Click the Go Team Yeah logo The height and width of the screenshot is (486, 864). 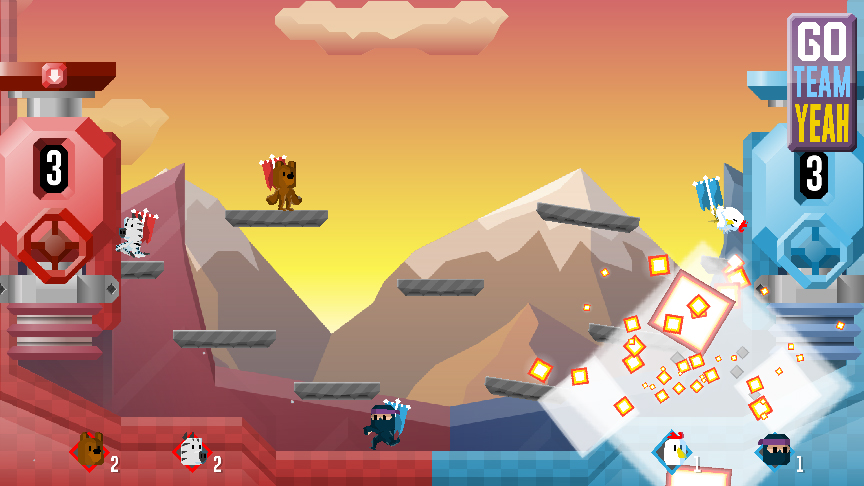click(821, 82)
